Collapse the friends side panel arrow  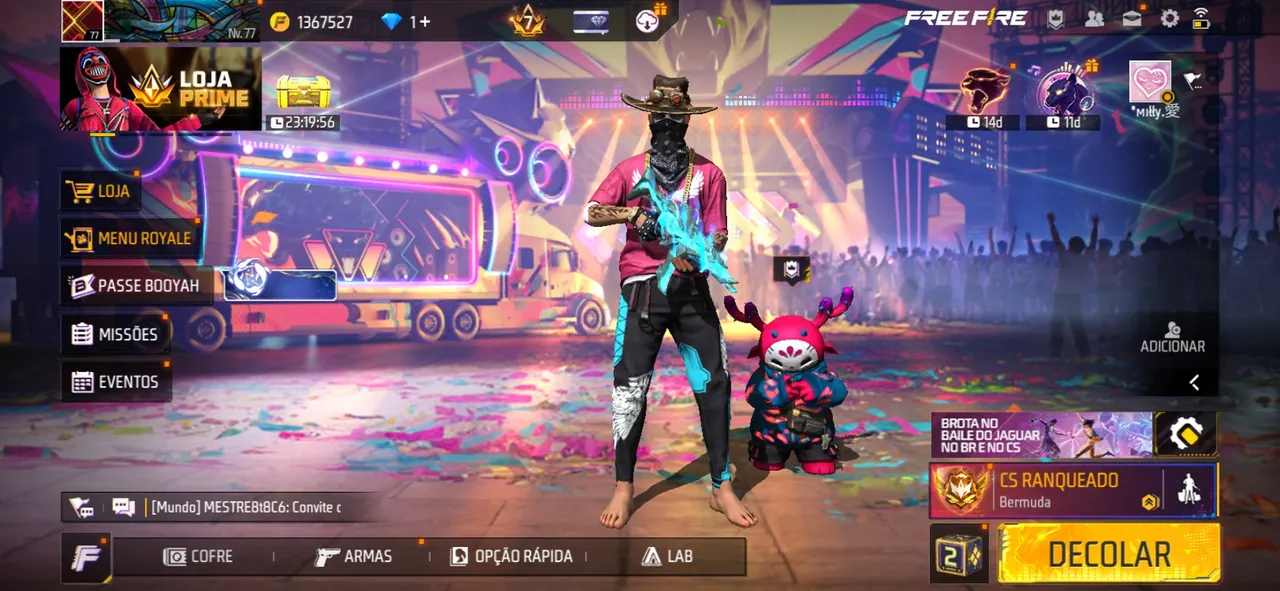pyautogui.click(x=1194, y=382)
